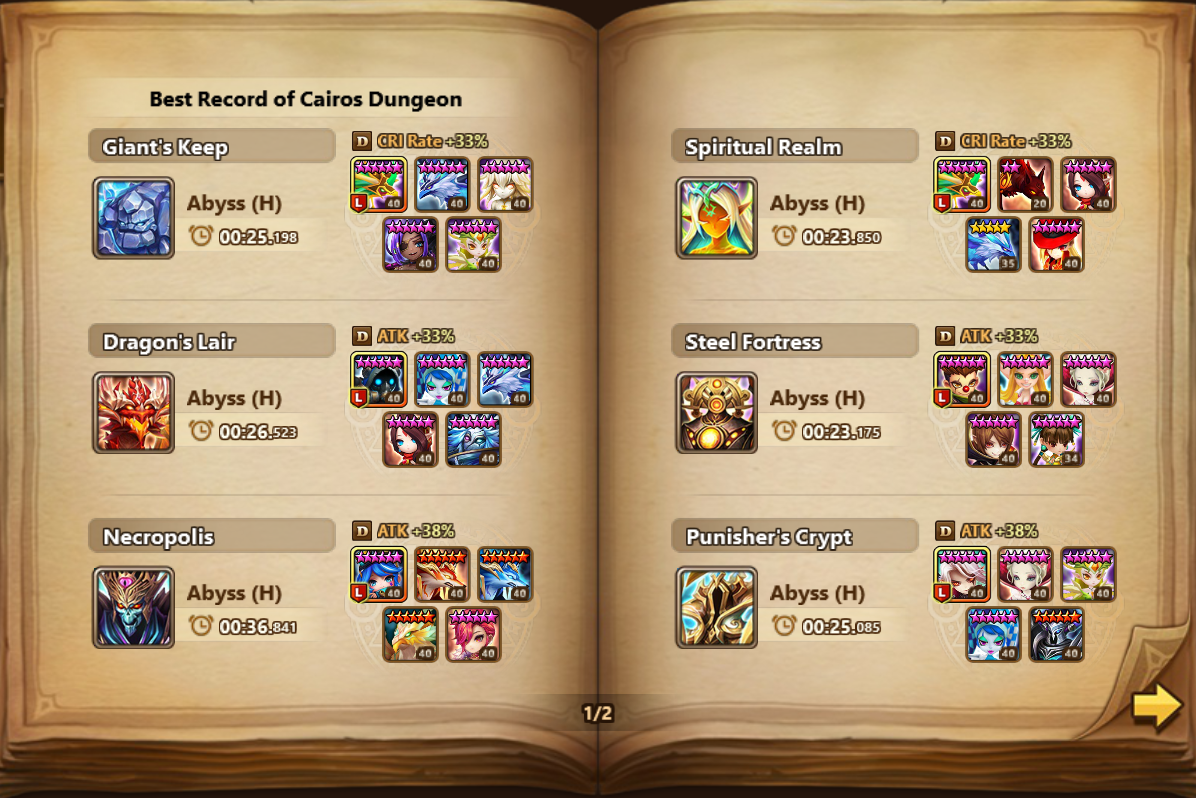Select the level 34 monster in Steel Fortress
The height and width of the screenshot is (798, 1196).
click(x=1056, y=440)
